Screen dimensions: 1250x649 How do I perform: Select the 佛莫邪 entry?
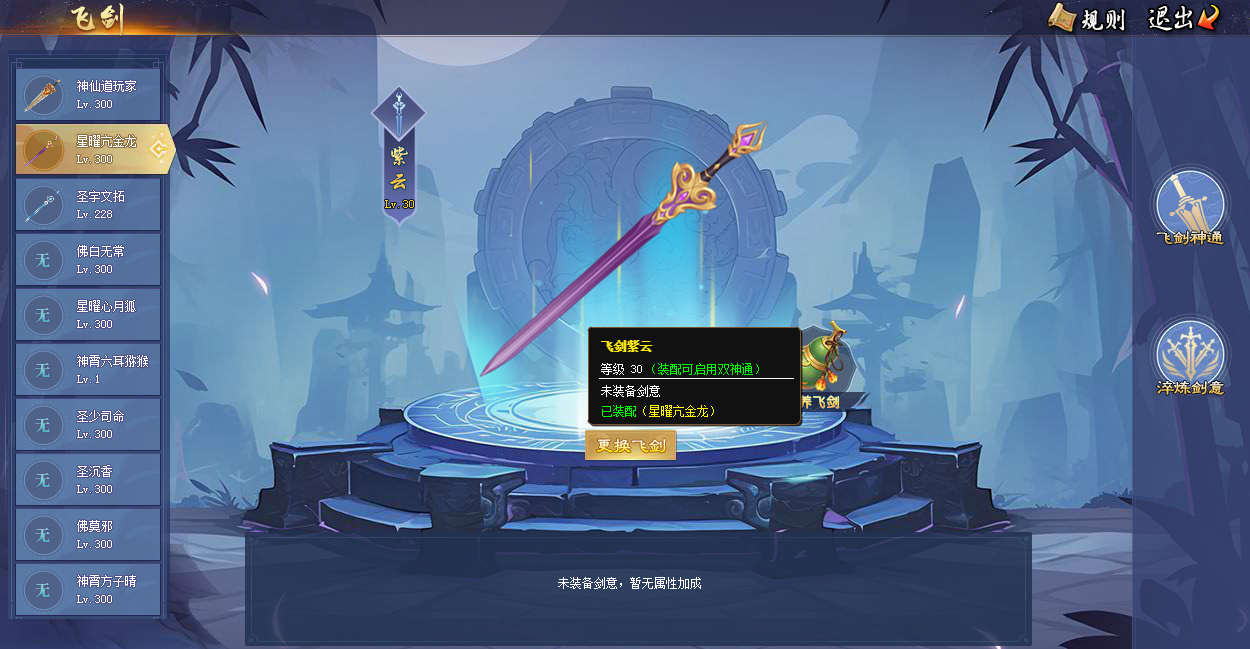pyautogui.click(x=88, y=535)
